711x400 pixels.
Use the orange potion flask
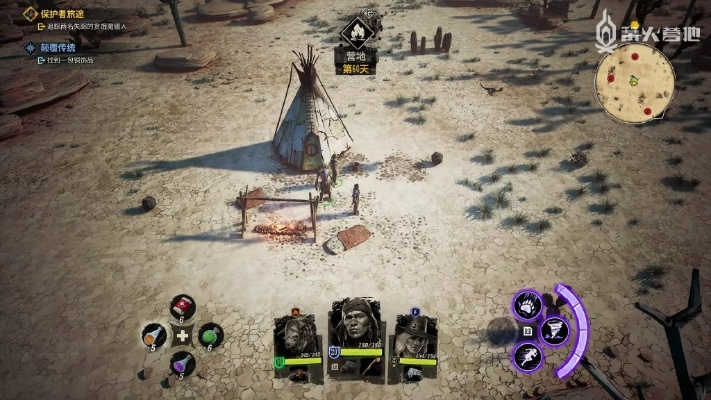coord(154,335)
